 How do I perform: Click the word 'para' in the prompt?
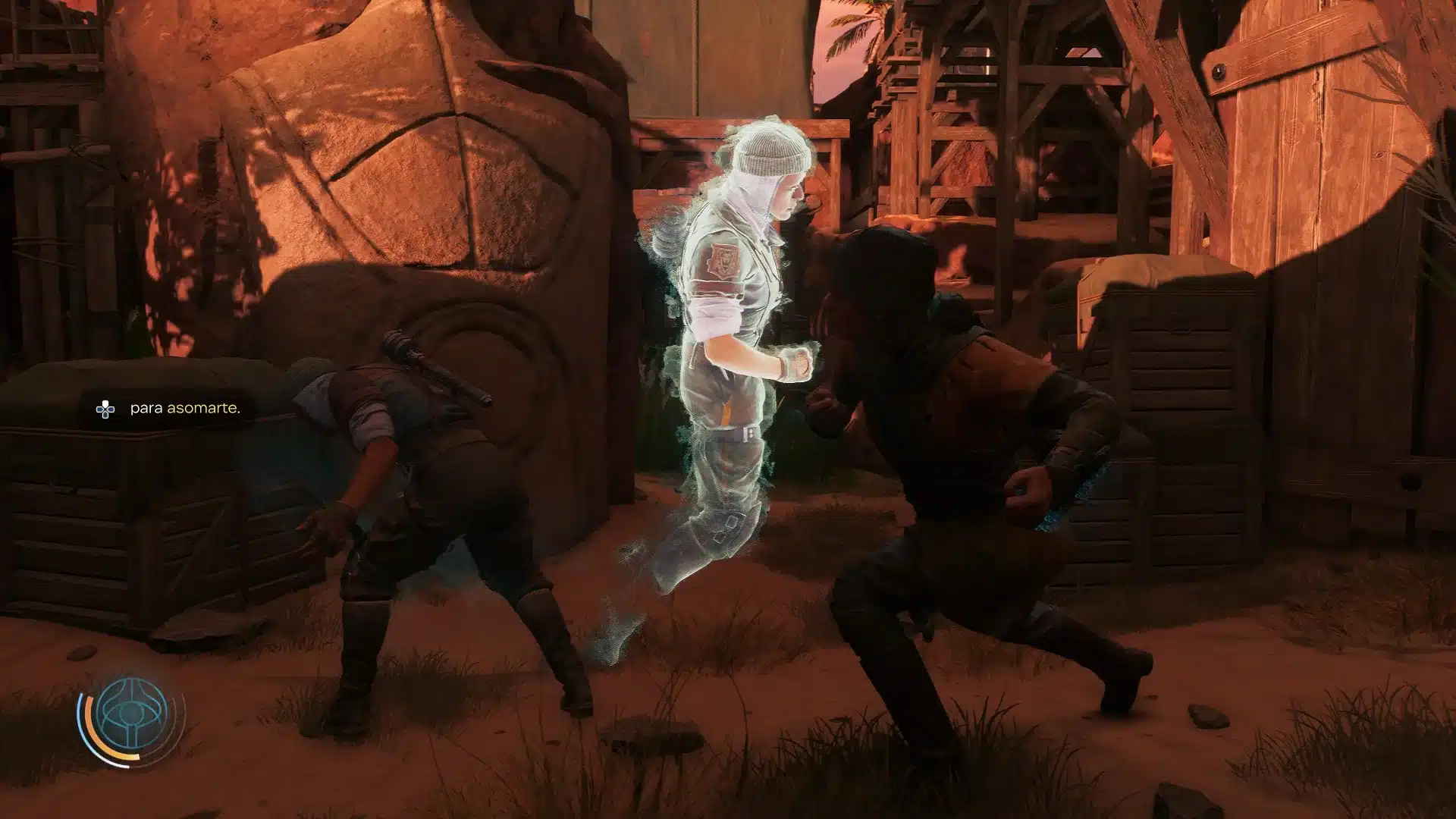point(146,409)
